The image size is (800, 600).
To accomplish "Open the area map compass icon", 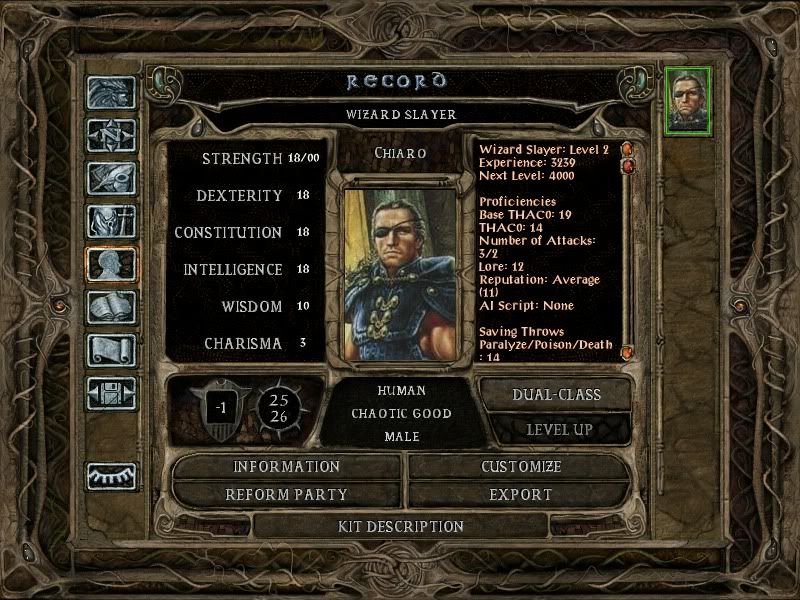I will pyautogui.click(x=111, y=134).
